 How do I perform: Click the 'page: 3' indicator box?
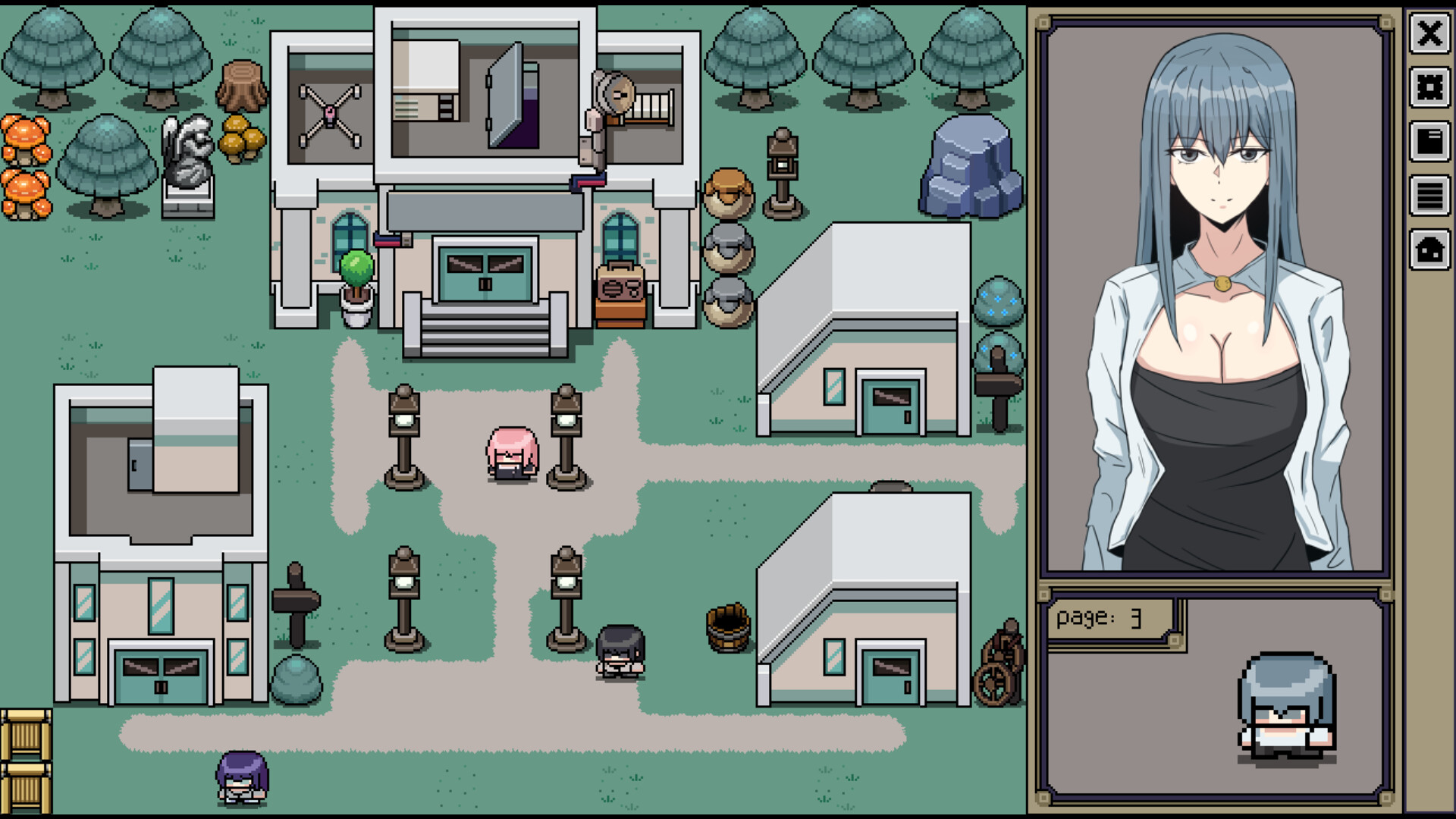tap(1107, 618)
